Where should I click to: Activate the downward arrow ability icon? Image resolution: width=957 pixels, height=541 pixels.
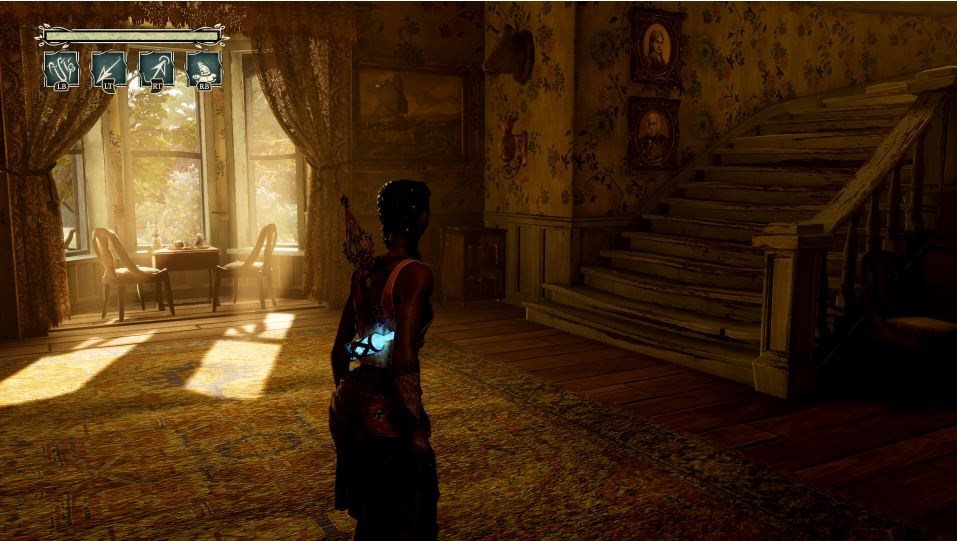tap(109, 69)
